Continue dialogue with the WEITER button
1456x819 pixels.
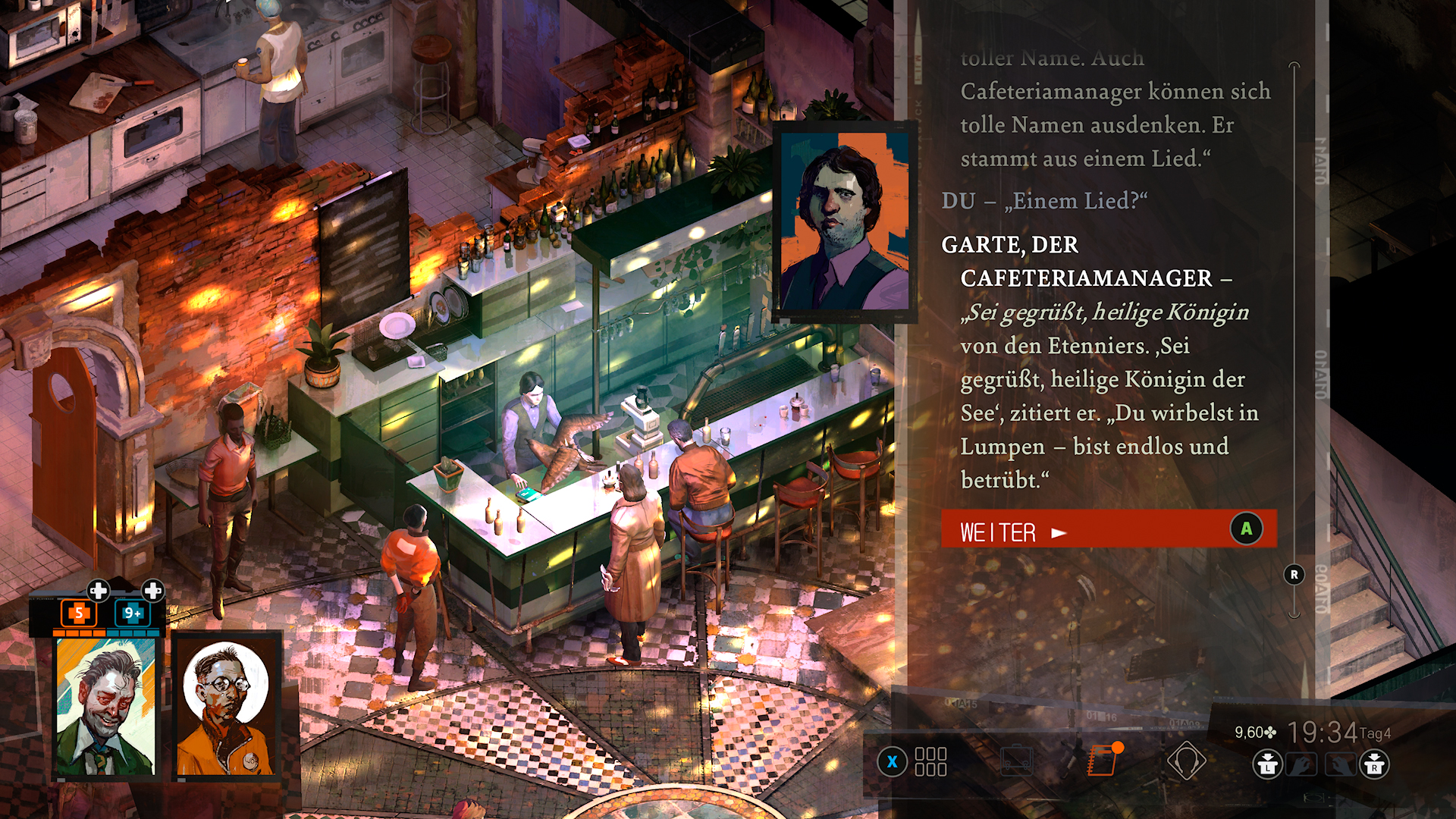(x=1108, y=529)
